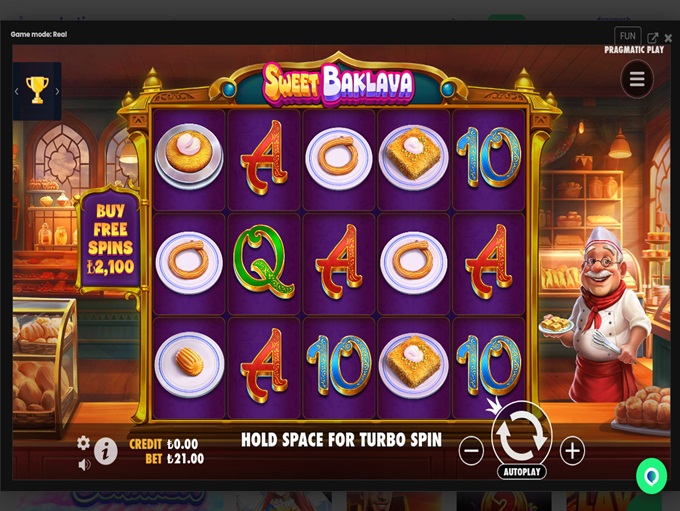
Task: Open game in a new pop-out window
Action: point(653,38)
